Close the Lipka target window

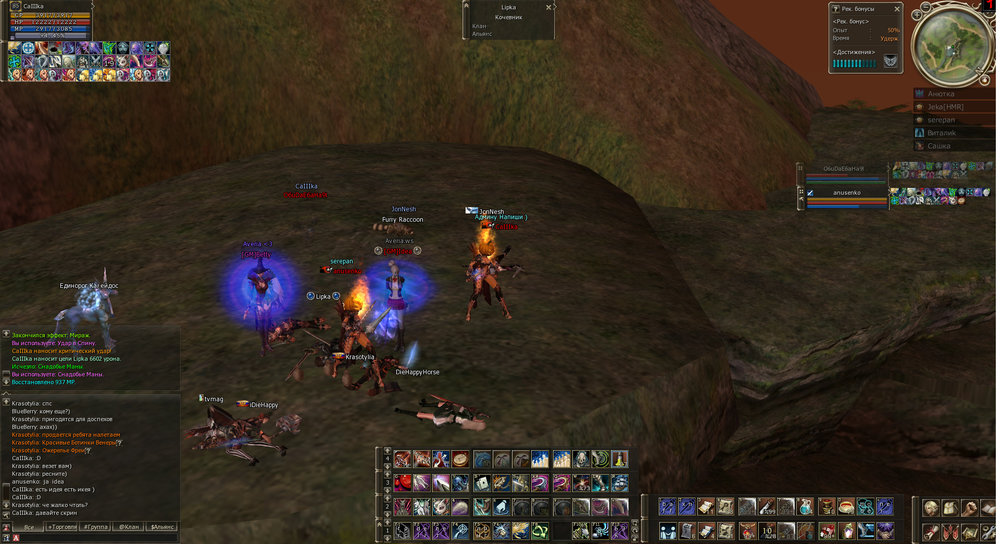coord(549,6)
